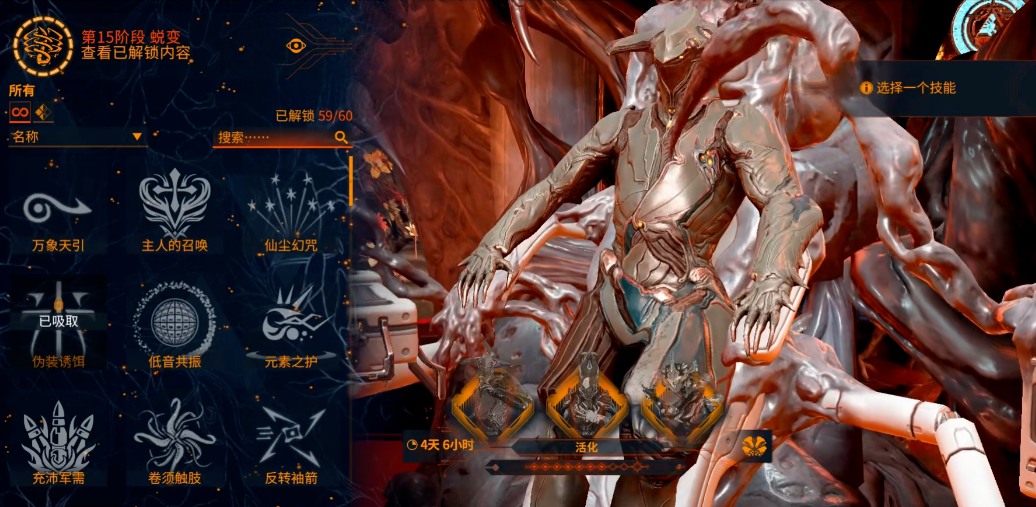
Task: Select the infinity 所有 filter tab
Action: pyautogui.click(x=20, y=111)
